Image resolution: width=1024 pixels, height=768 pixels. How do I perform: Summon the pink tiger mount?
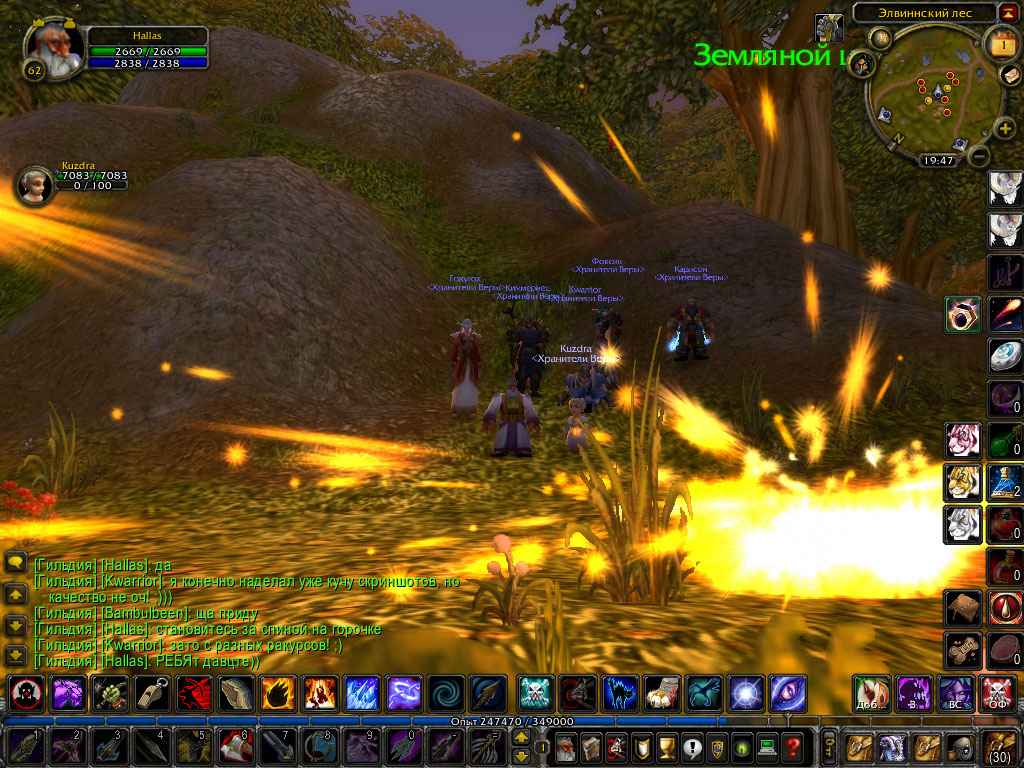962,440
